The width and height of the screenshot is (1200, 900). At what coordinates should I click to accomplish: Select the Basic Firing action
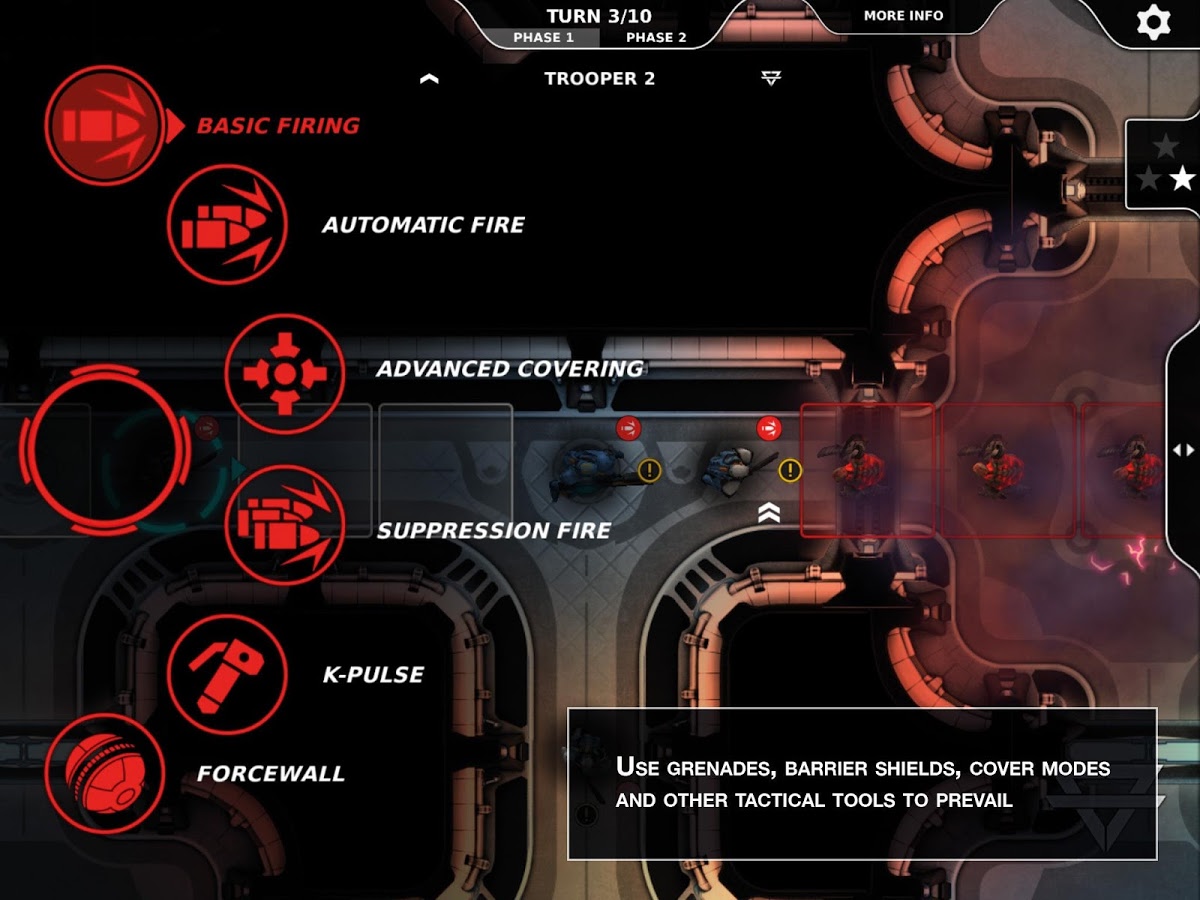(104, 125)
